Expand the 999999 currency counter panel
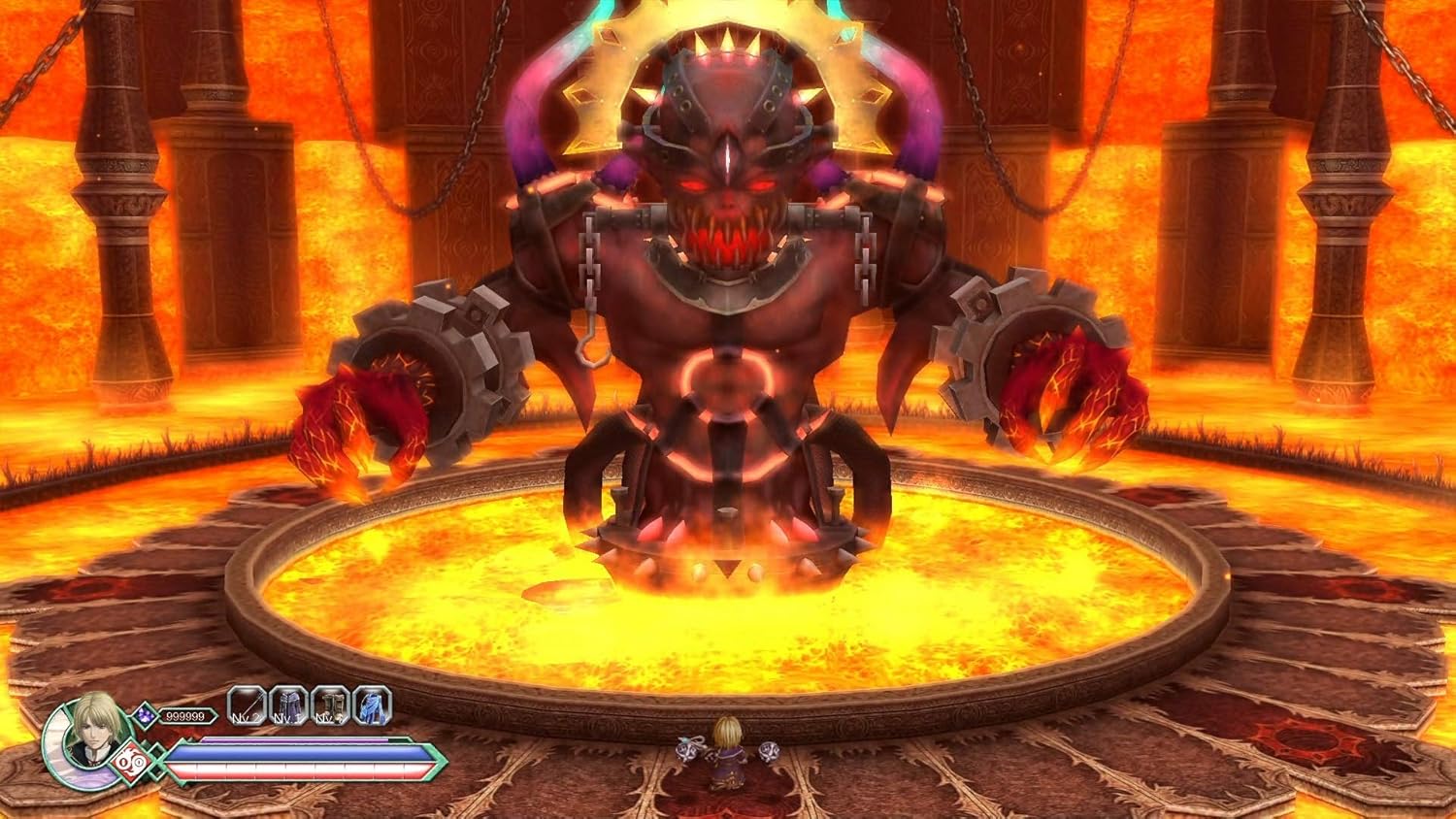 tap(185, 715)
